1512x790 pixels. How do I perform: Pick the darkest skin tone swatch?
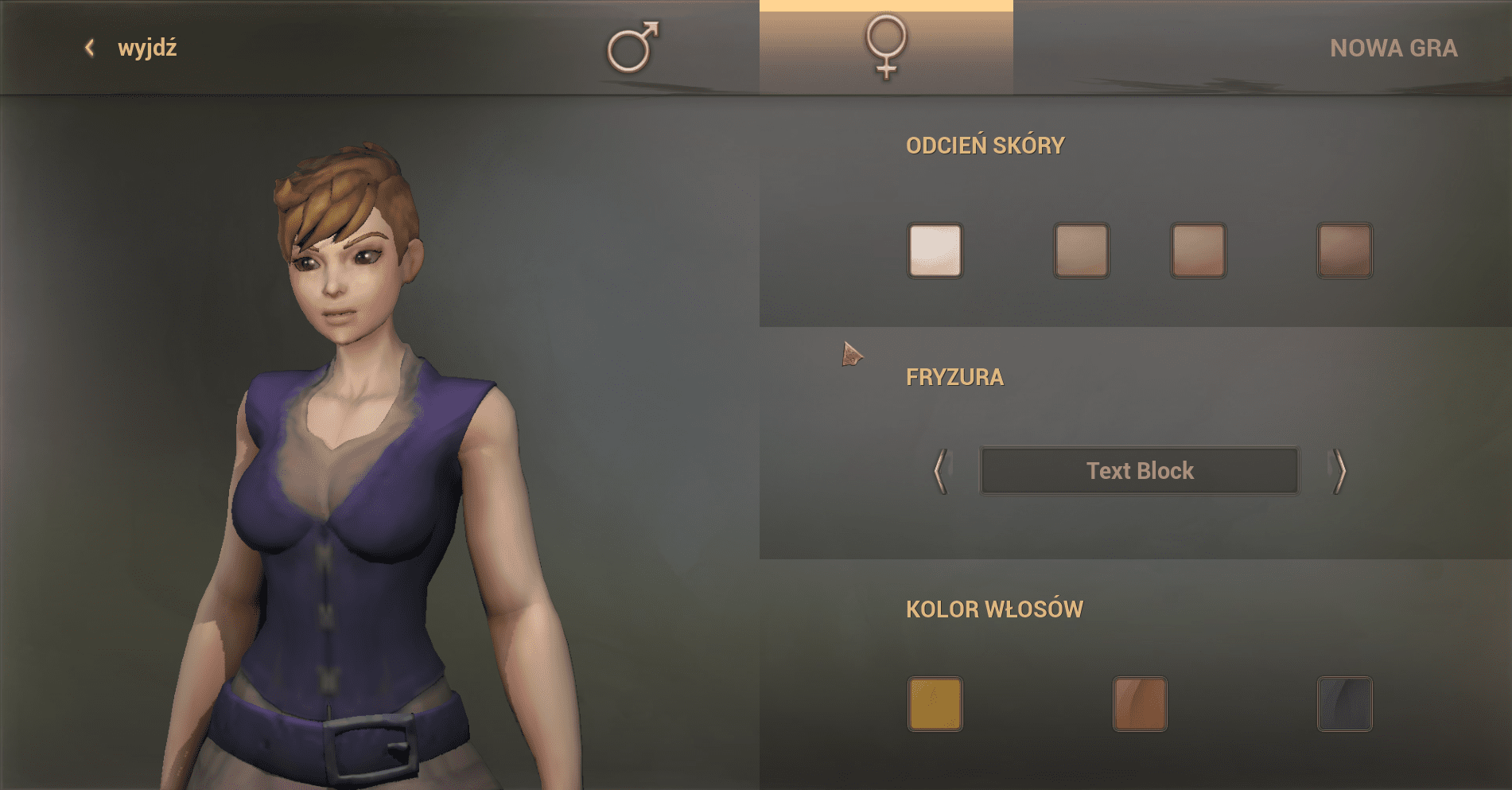click(x=1345, y=251)
